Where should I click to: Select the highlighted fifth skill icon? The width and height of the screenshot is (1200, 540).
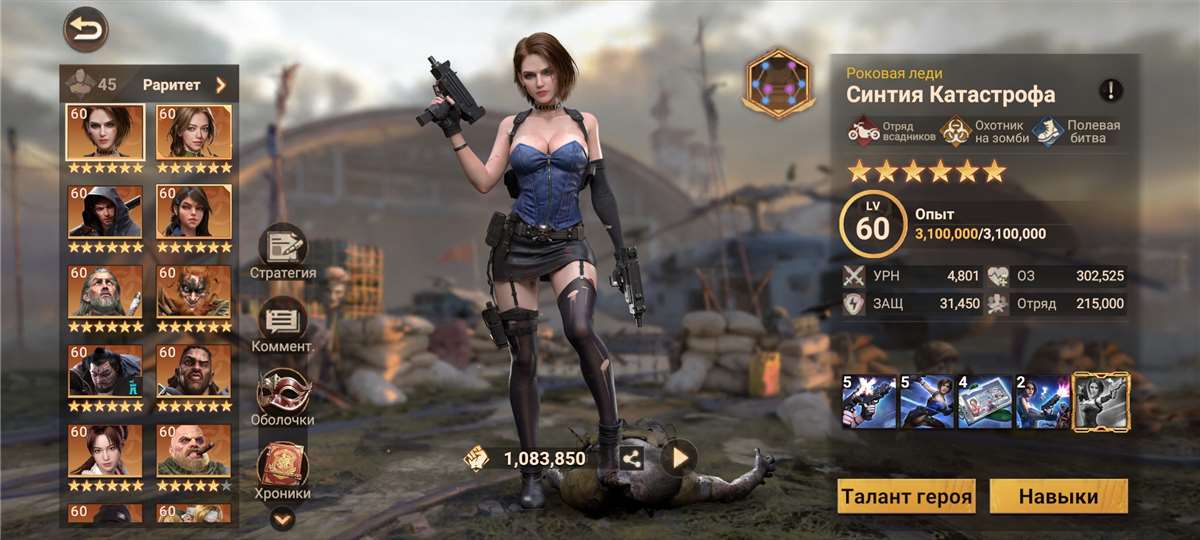1101,402
